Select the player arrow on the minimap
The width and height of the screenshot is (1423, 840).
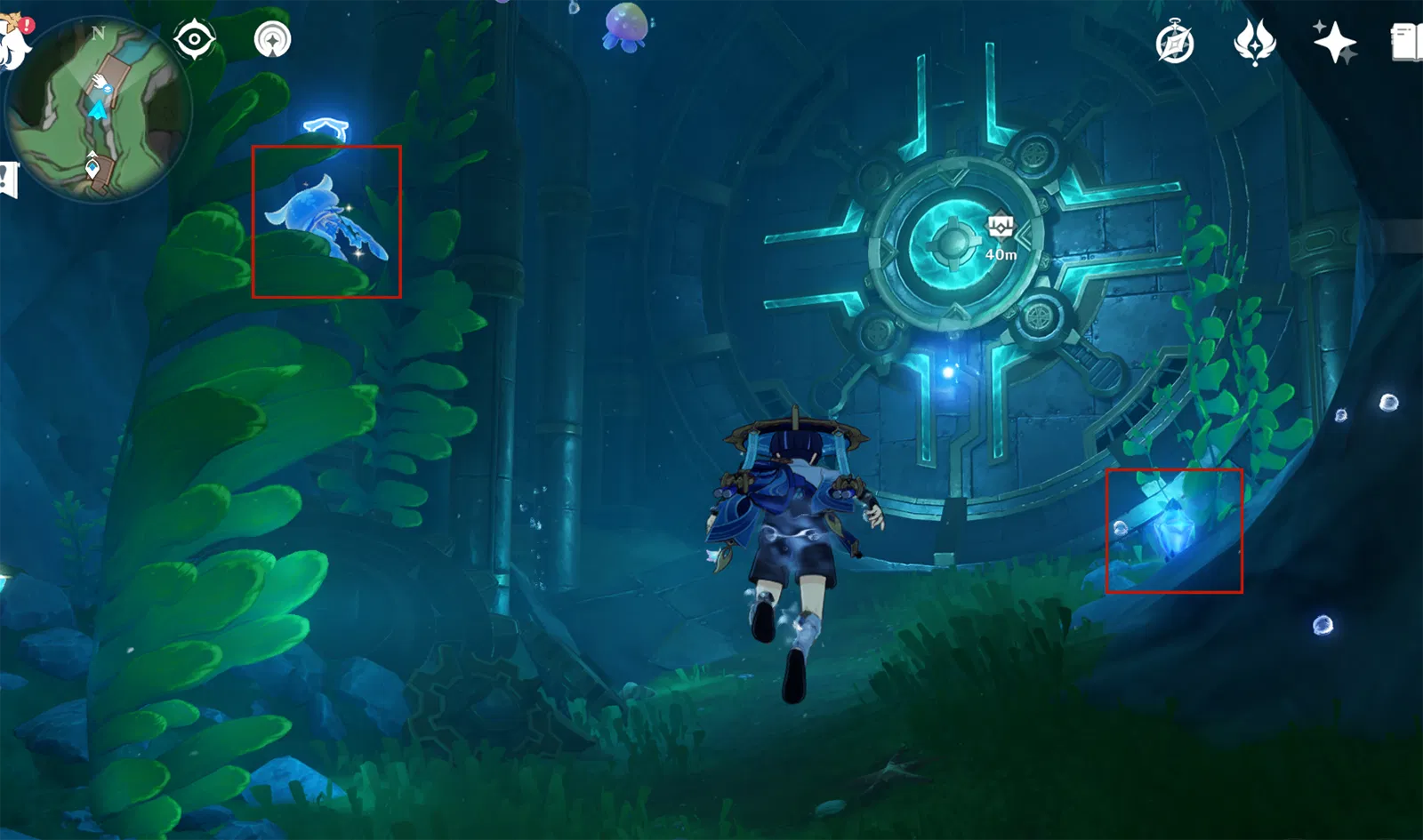98,109
